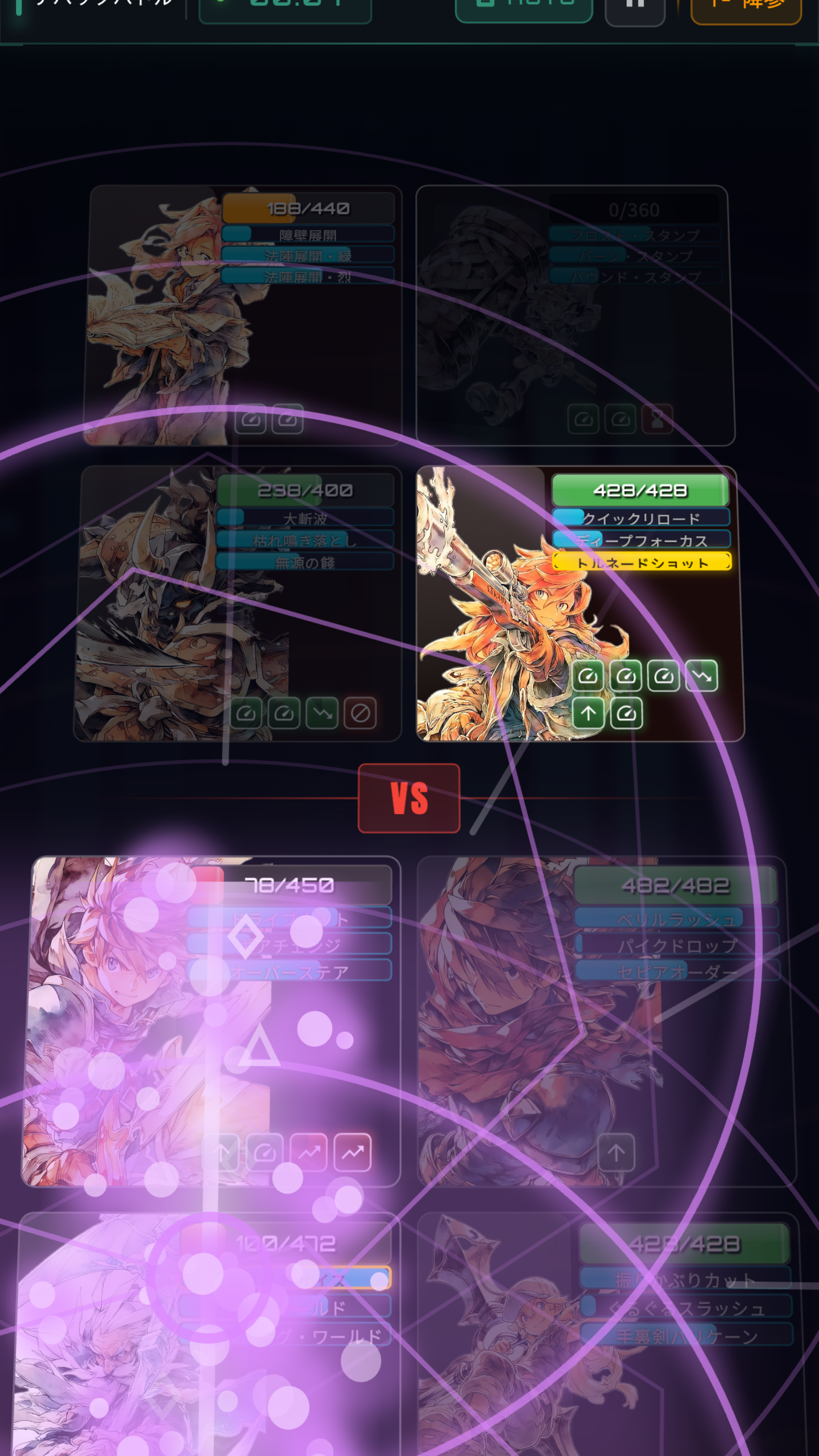Click the green 428/428 HP gauge

click(x=640, y=491)
